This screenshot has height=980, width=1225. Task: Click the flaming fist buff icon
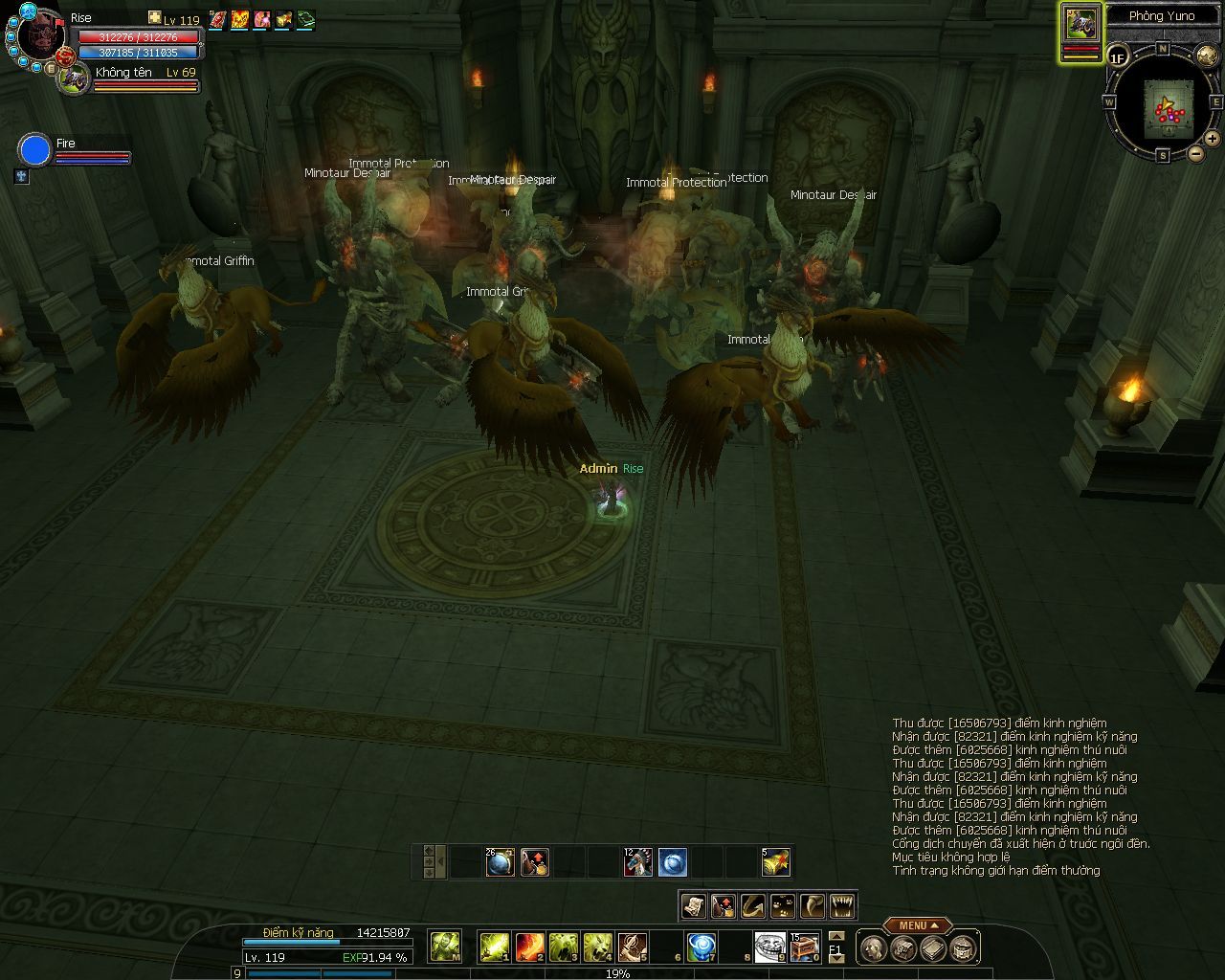coord(239,19)
